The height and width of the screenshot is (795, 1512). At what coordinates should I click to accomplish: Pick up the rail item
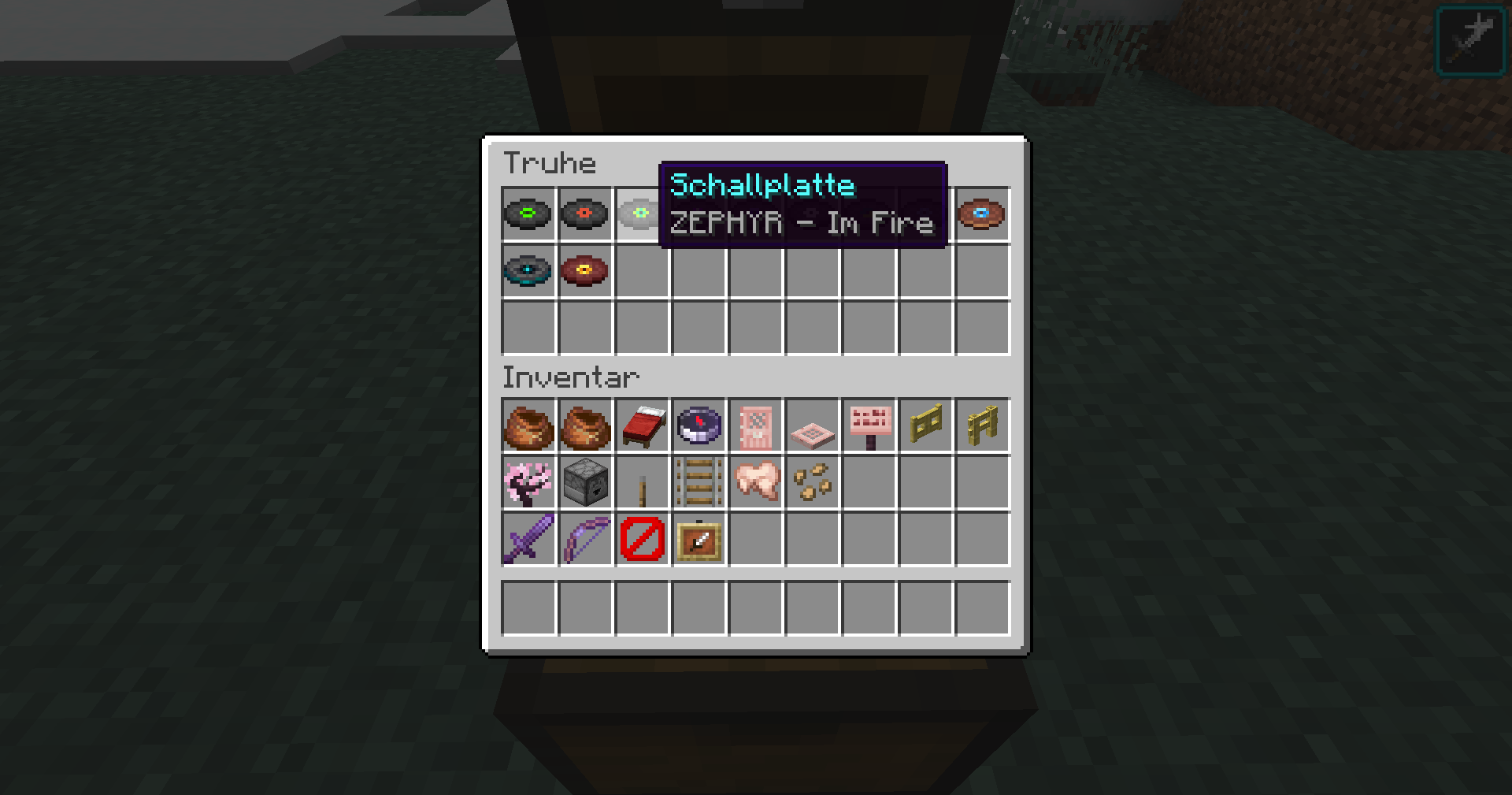point(698,483)
